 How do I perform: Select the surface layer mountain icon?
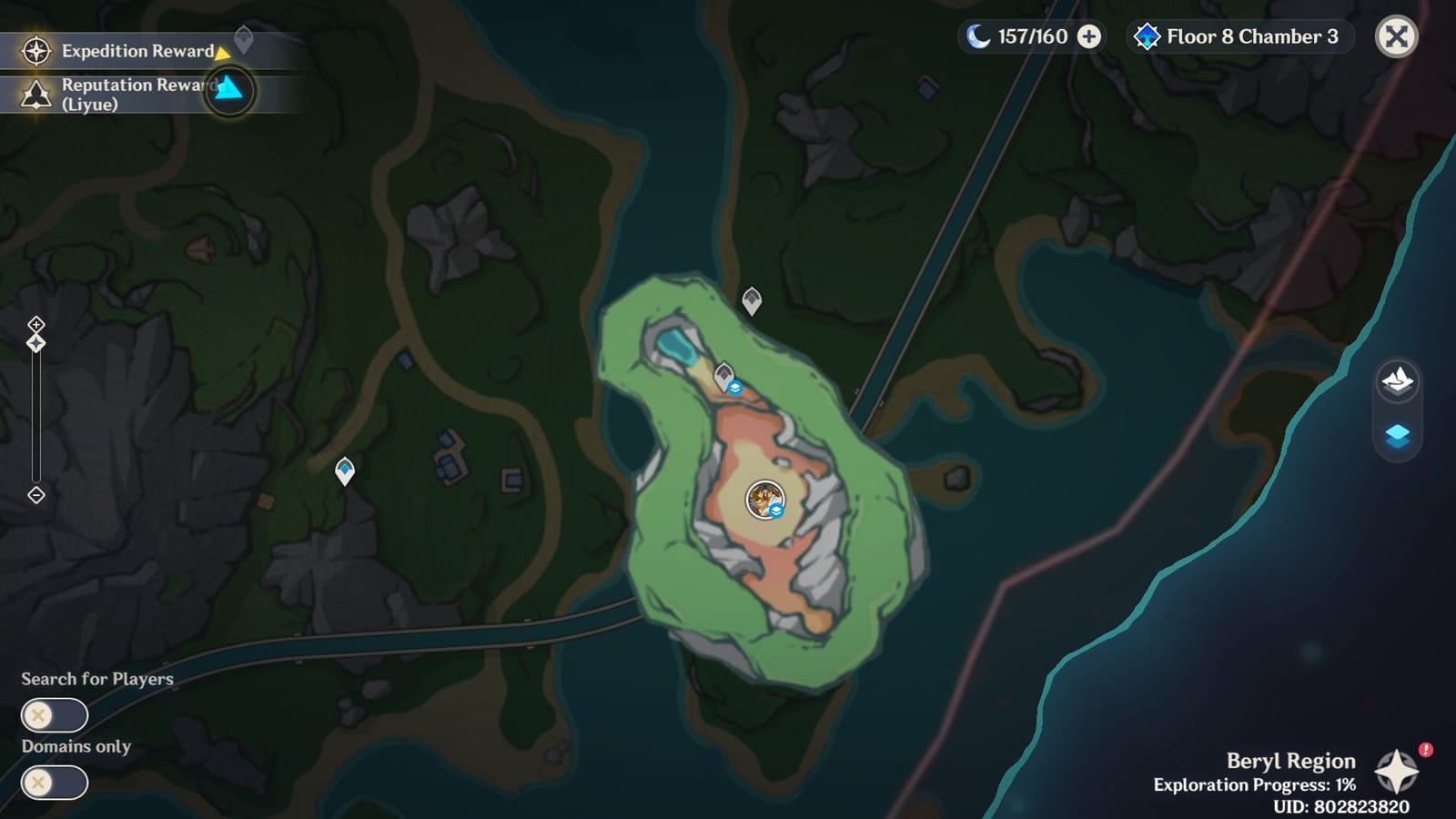pyautogui.click(x=1398, y=381)
